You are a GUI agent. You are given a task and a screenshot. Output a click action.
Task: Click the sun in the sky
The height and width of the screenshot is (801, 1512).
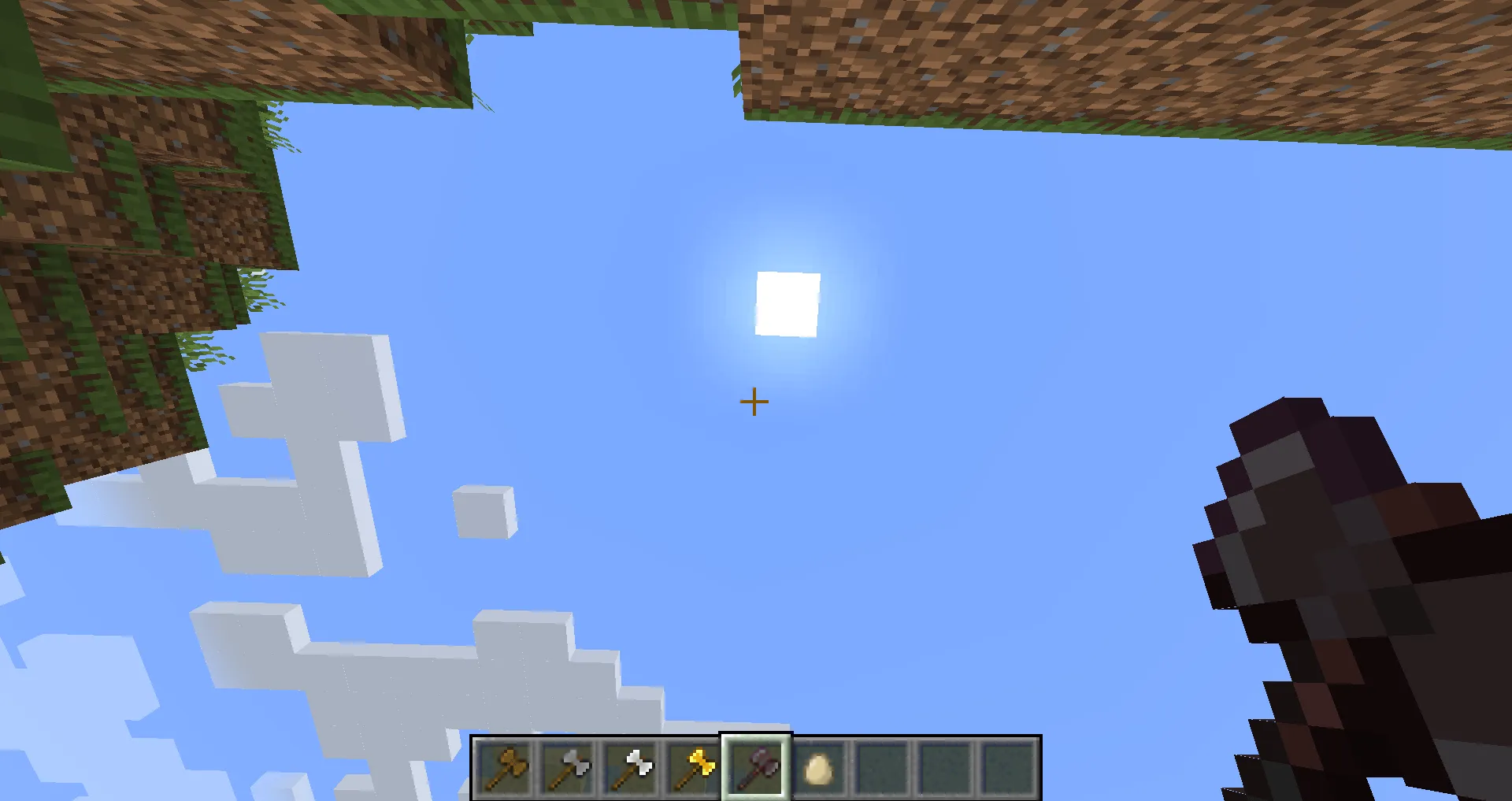(787, 306)
